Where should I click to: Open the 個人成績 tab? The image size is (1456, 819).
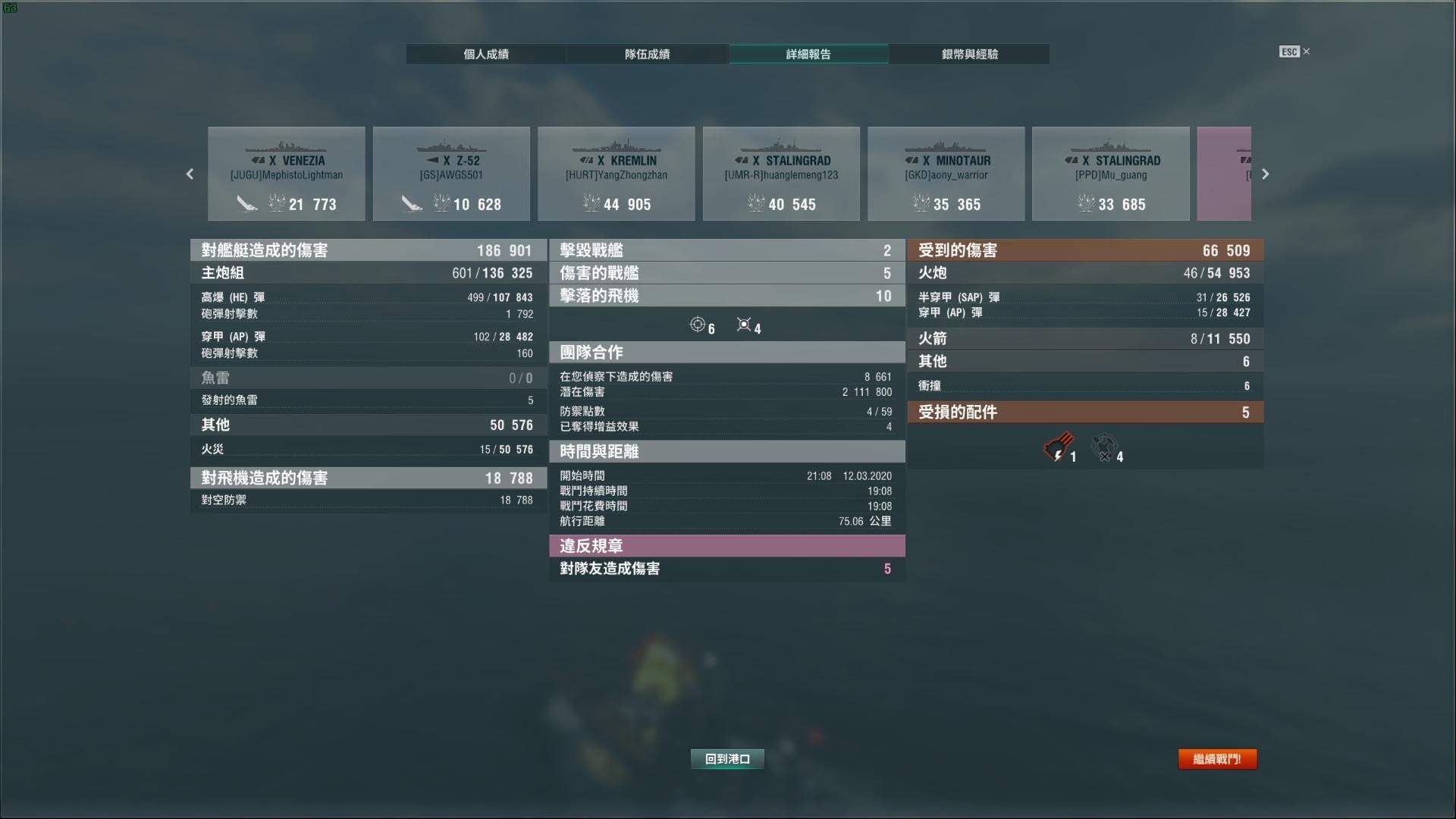click(x=486, y=54)
